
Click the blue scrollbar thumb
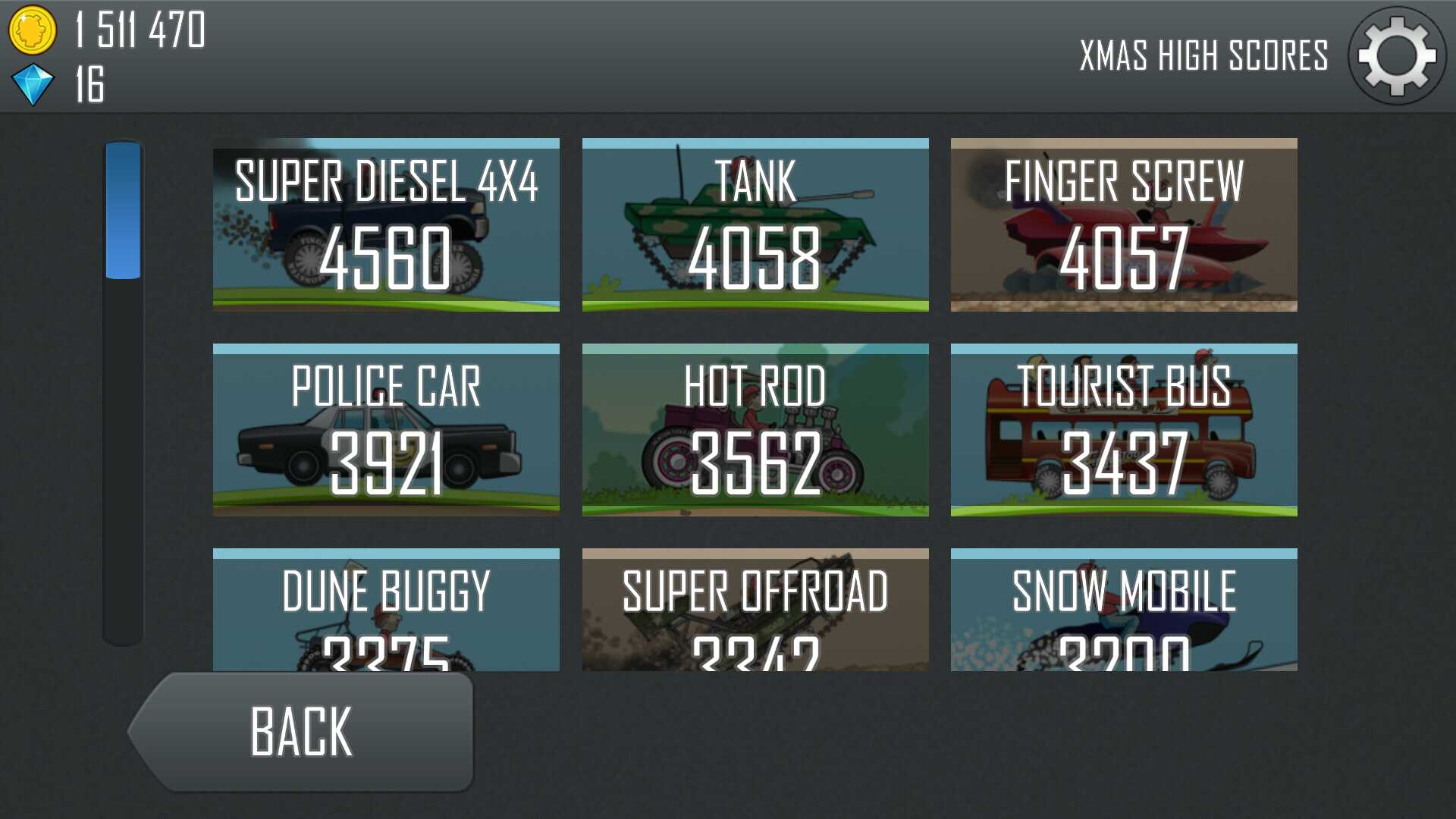pyautogui.click(x=123, y=210)
